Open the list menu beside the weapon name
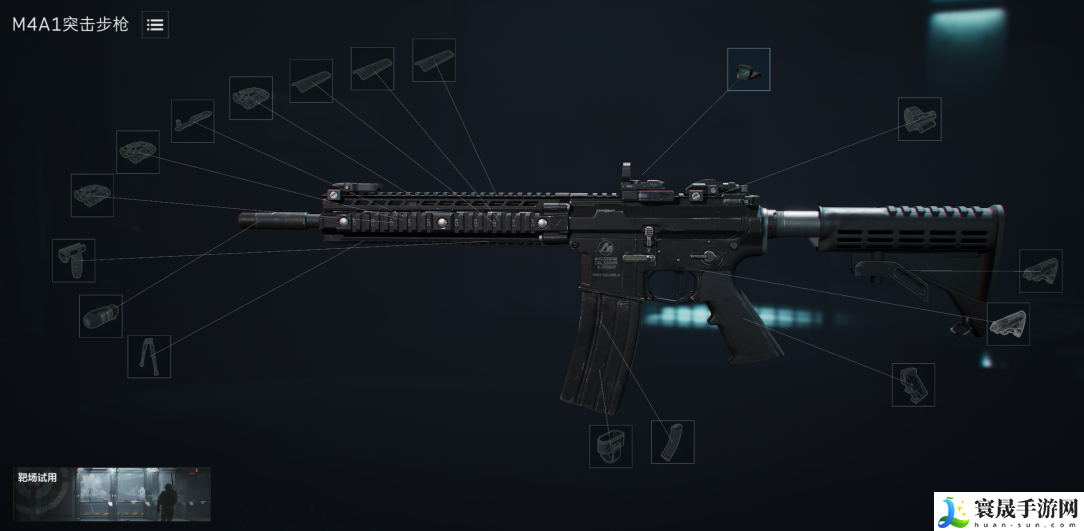 tap(155, 25)
